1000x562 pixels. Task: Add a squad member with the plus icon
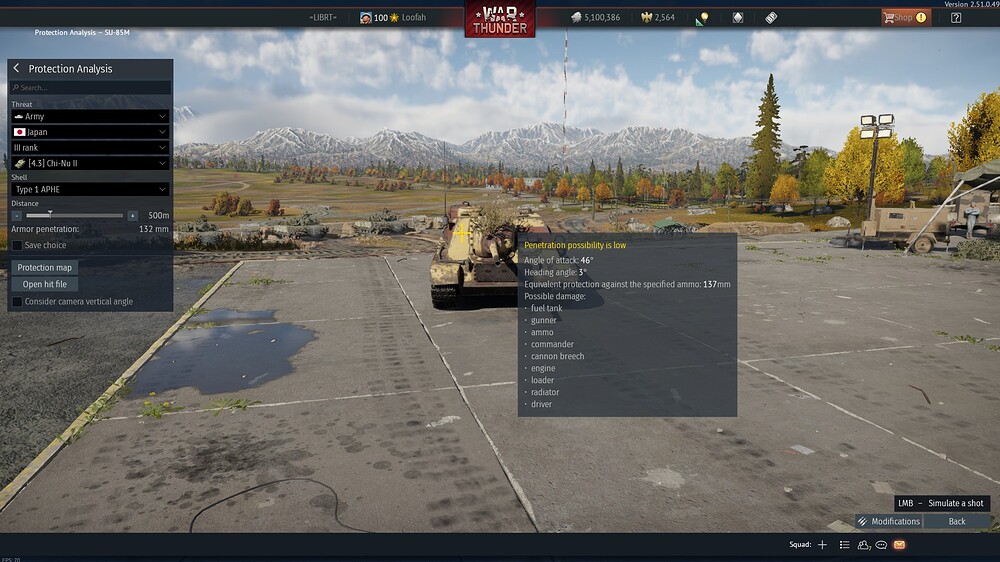[822, 545]
